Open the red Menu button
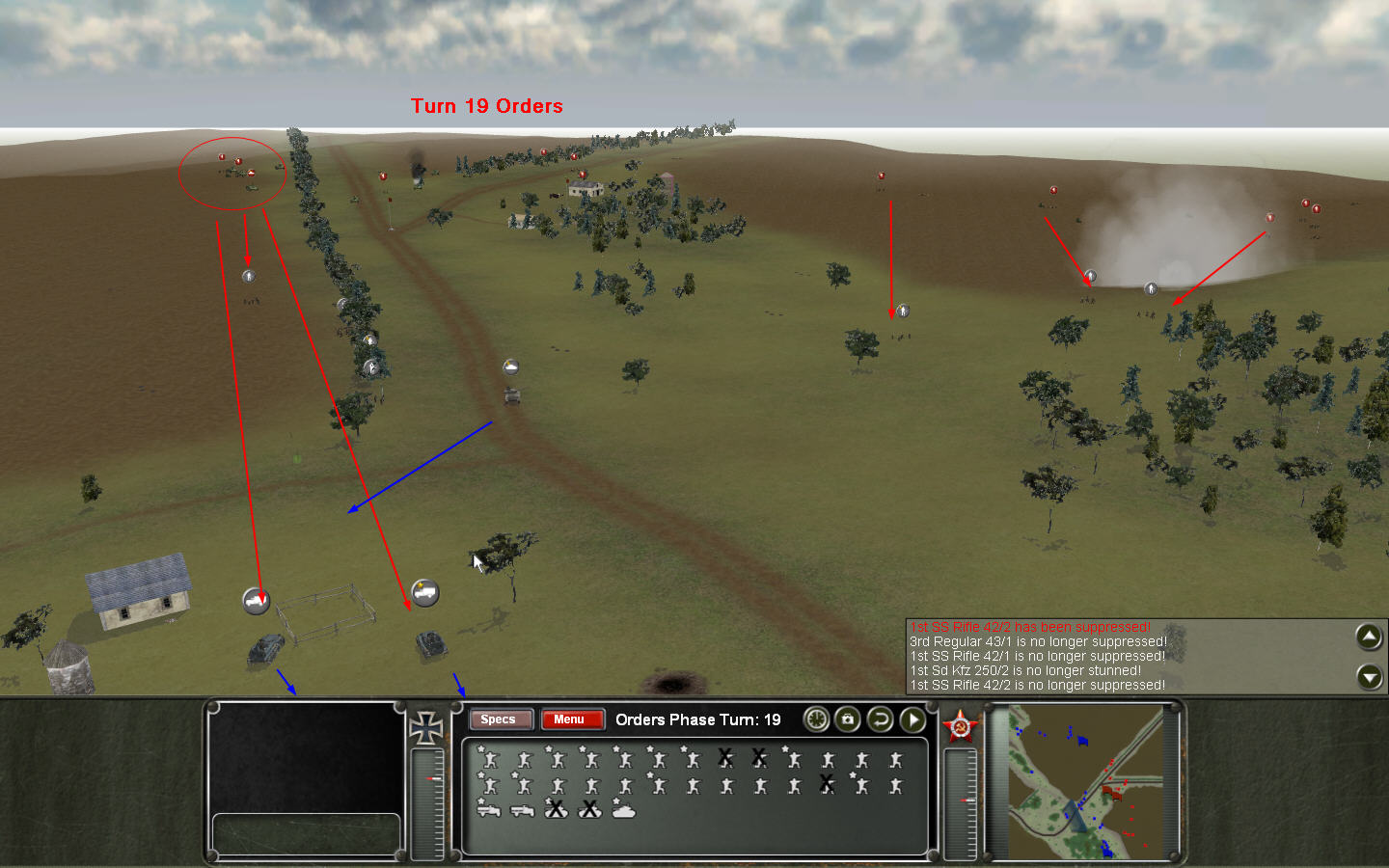Screen dimensions: 1389x868 570,719
